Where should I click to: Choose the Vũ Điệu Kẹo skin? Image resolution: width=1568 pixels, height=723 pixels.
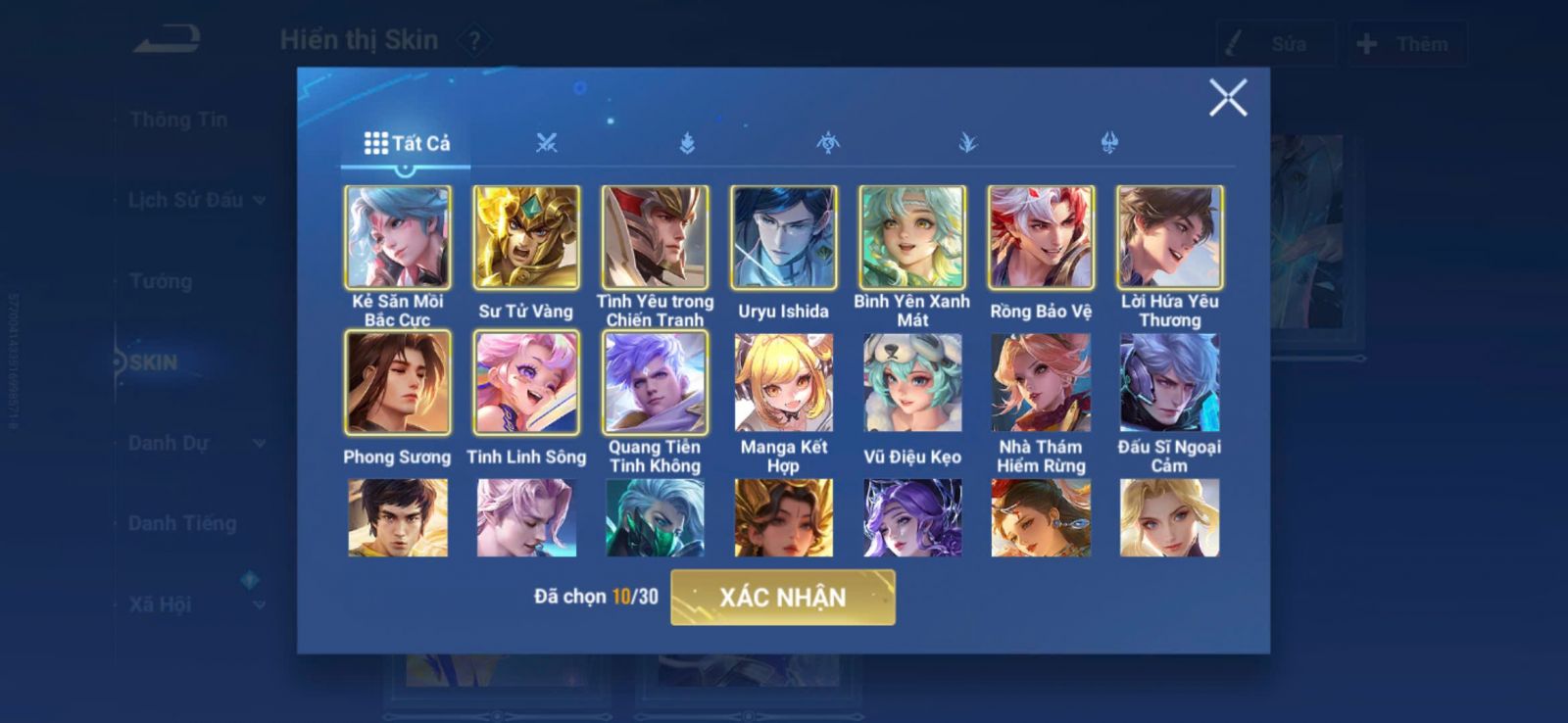(912, 382)
